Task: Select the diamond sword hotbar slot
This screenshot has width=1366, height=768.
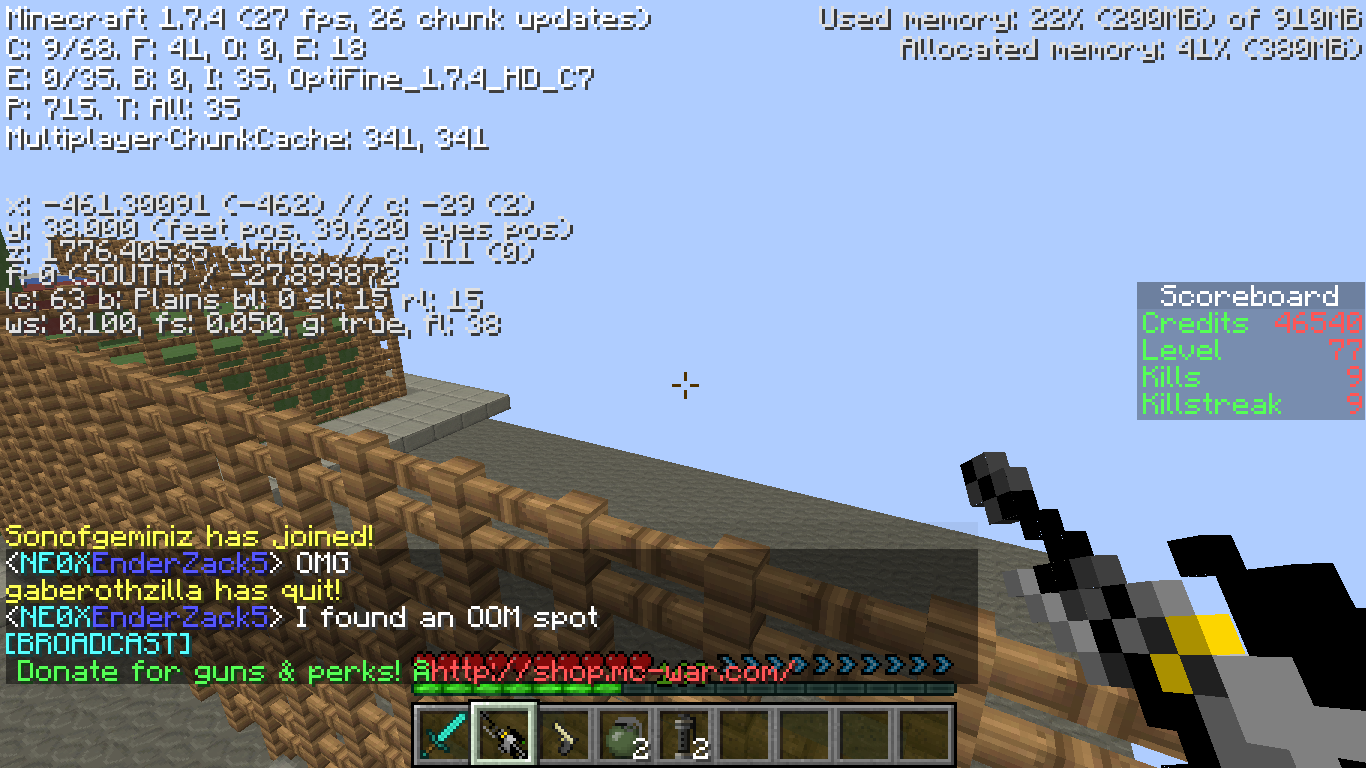Action: click(x=444, y=736)
